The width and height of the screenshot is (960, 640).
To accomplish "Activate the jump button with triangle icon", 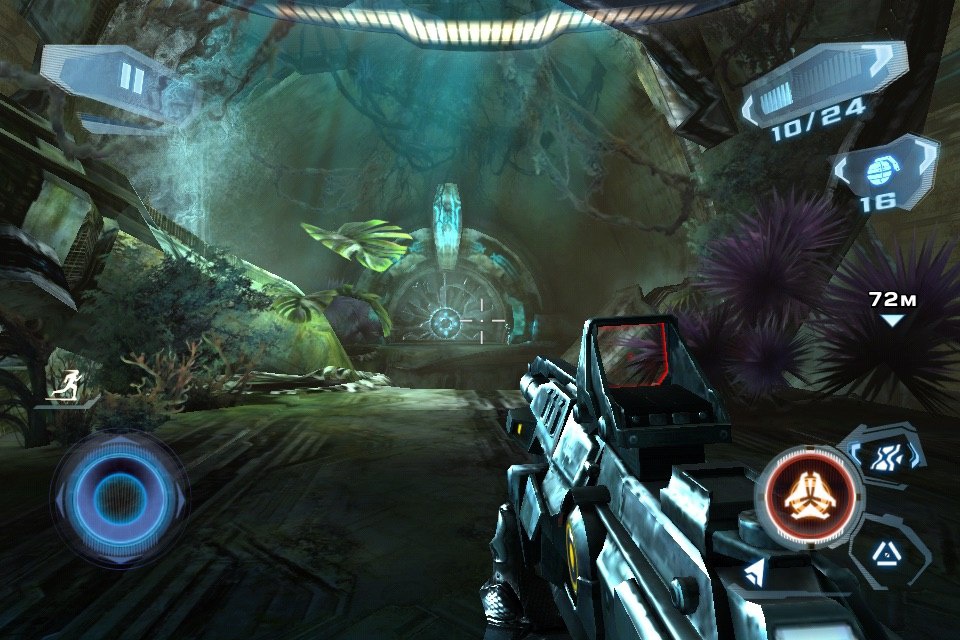I will pyautogui.click(x=885, y=549).
